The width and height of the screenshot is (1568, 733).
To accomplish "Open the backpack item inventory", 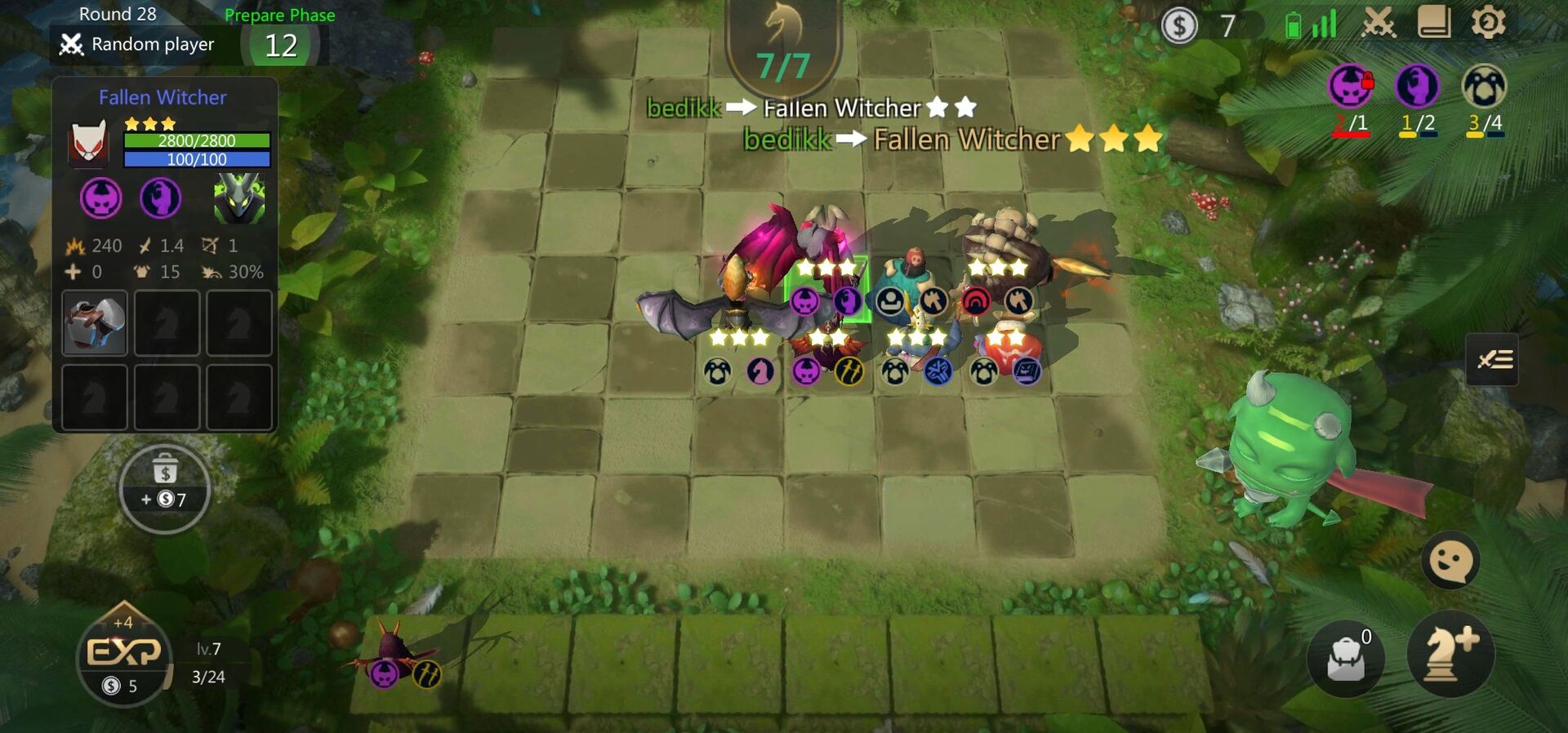I will click(x=1346, y=658).
